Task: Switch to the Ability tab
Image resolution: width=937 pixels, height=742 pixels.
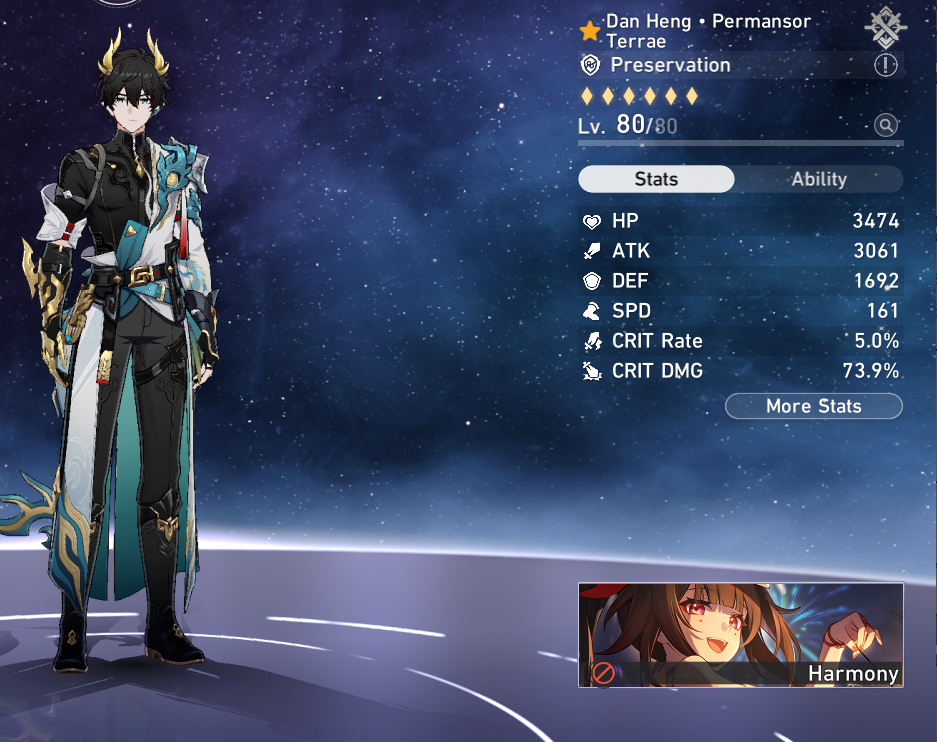Action: (x=819, y=180)
